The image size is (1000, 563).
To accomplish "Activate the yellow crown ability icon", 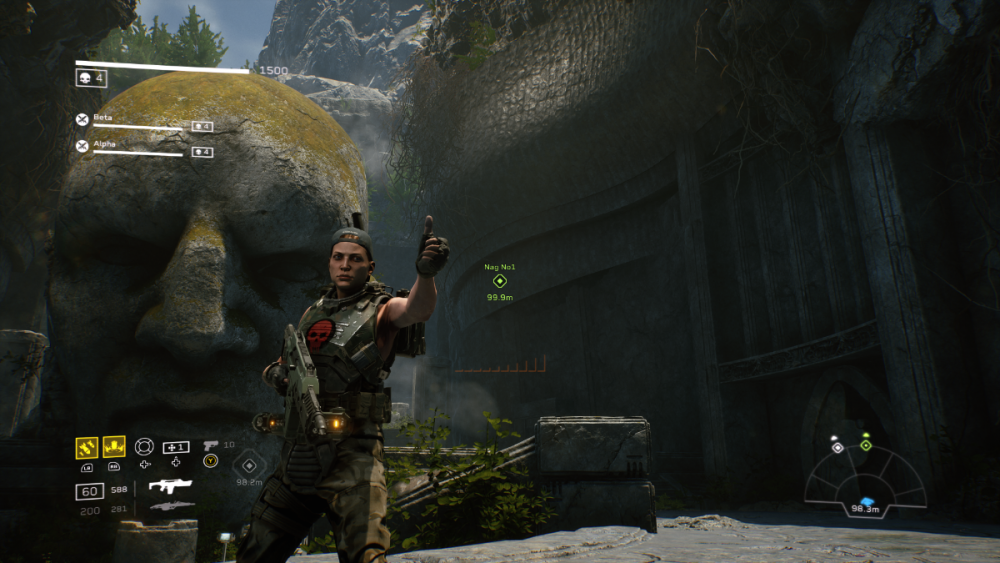I will pos(114,447).
